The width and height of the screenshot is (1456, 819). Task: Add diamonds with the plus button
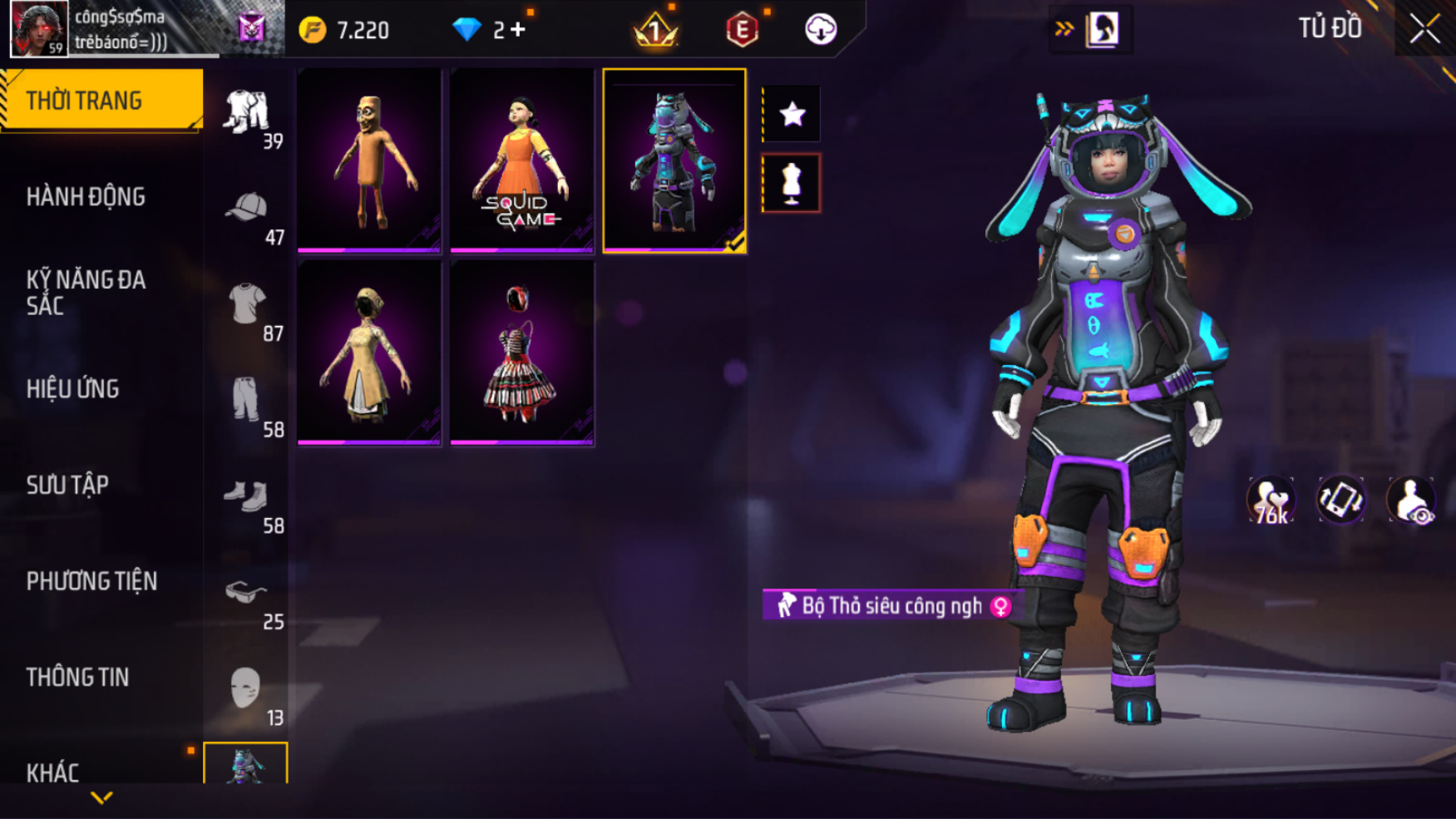(x=519, y=30)
